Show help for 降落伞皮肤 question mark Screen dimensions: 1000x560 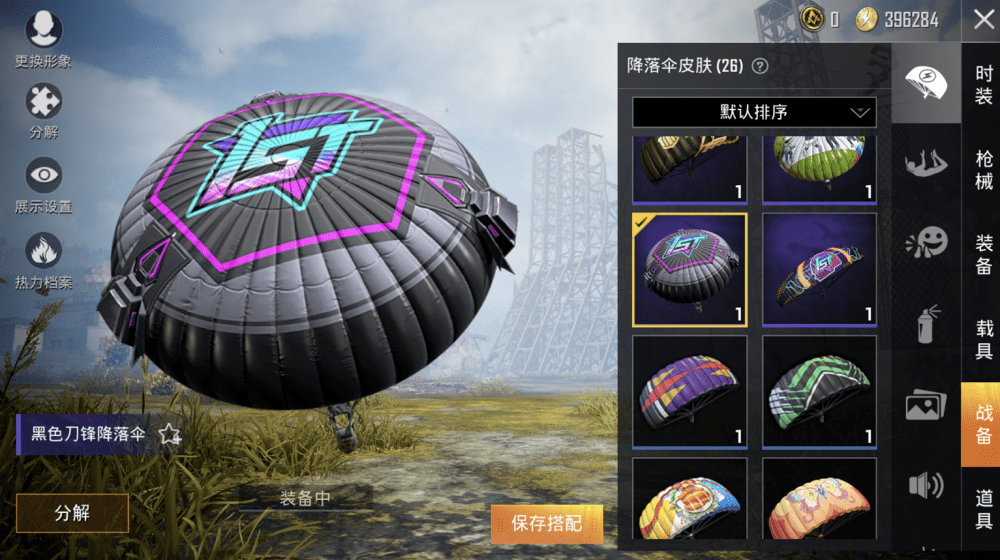(x=760, y=66)
